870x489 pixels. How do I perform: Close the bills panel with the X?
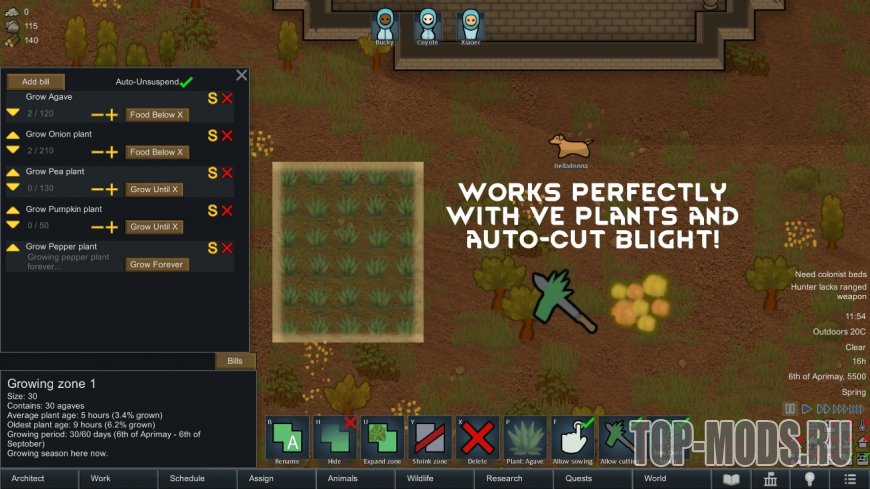pos(241,75)
